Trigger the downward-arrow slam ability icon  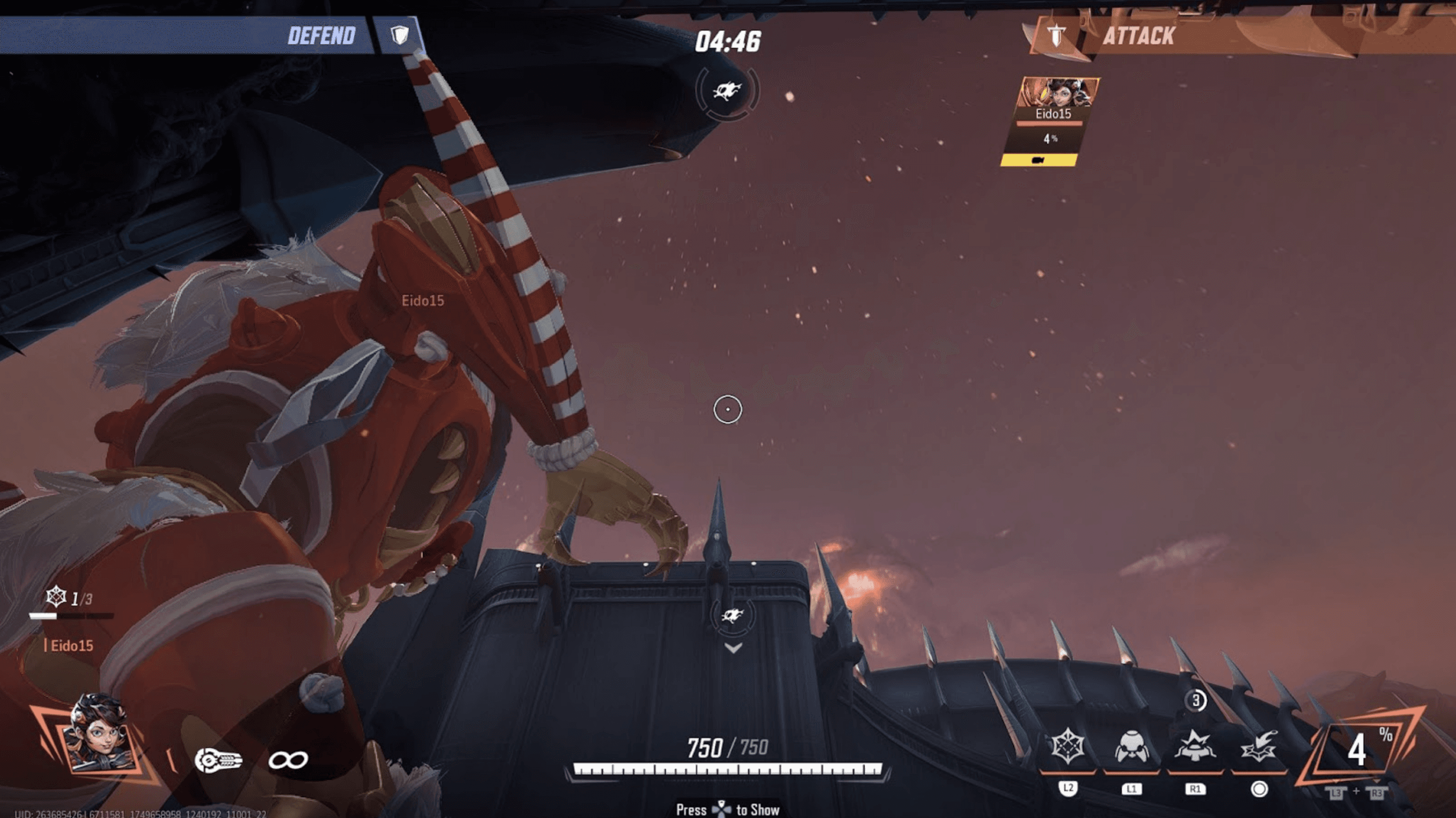click(x=1258, y=748)
